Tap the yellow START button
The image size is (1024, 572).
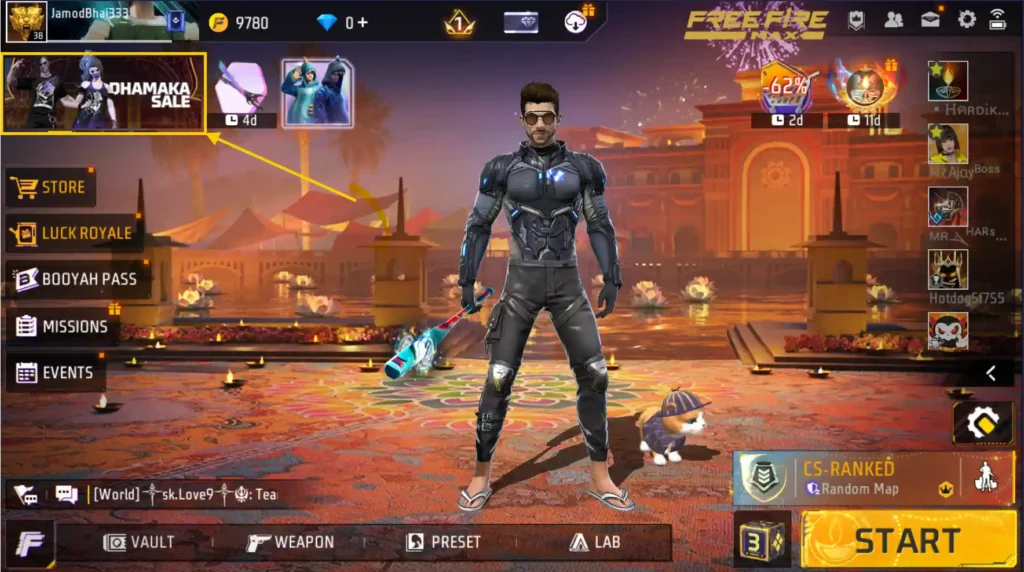906,541
